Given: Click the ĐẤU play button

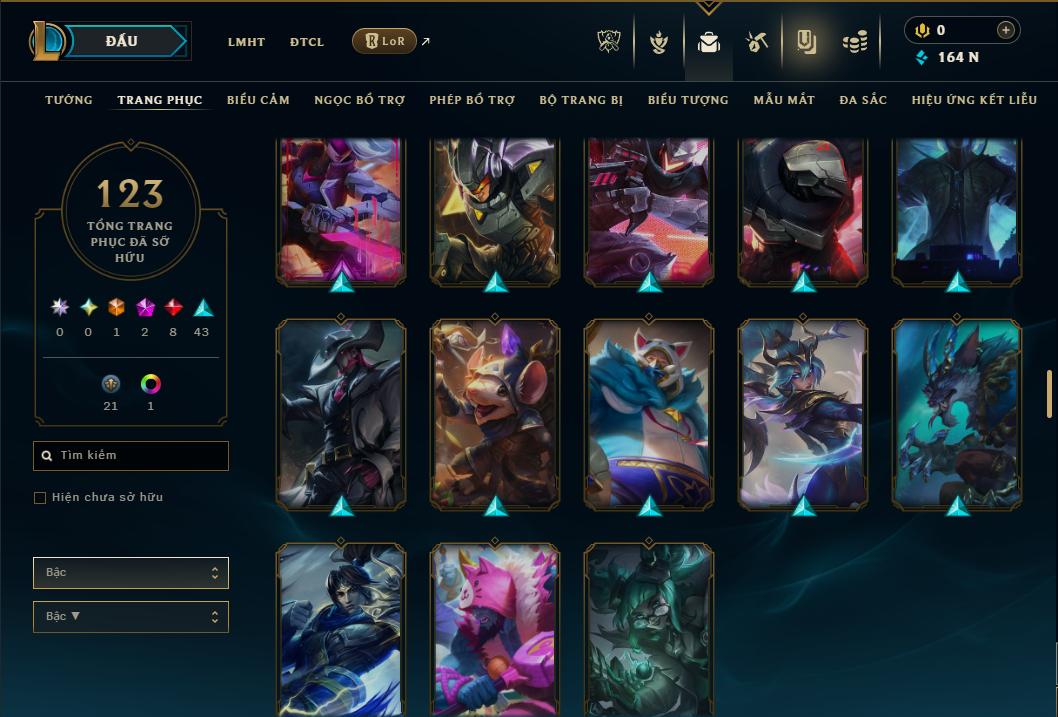Looking at the screenshot, I should coord(122,41).
